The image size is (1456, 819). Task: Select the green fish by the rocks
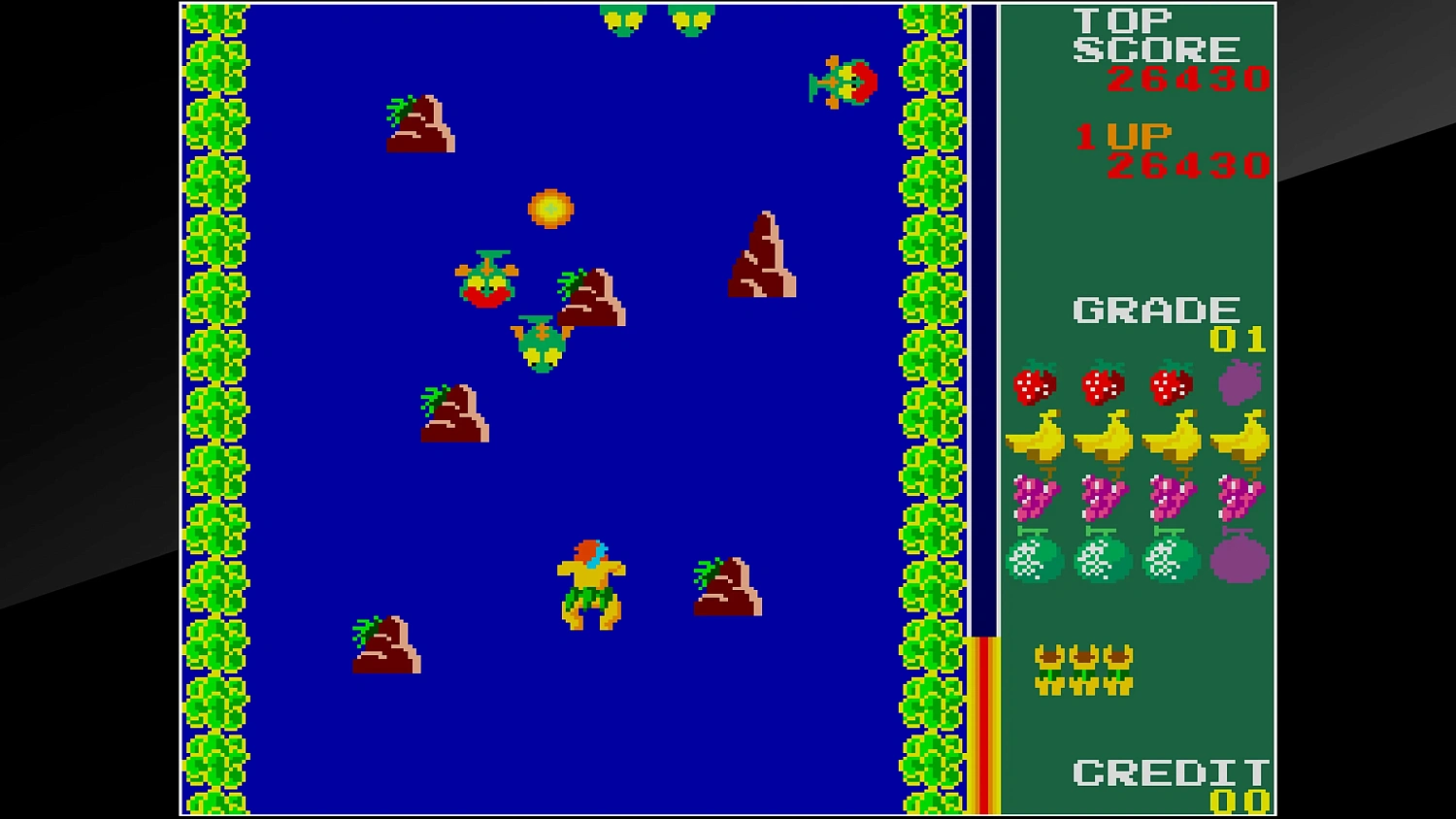541,342
